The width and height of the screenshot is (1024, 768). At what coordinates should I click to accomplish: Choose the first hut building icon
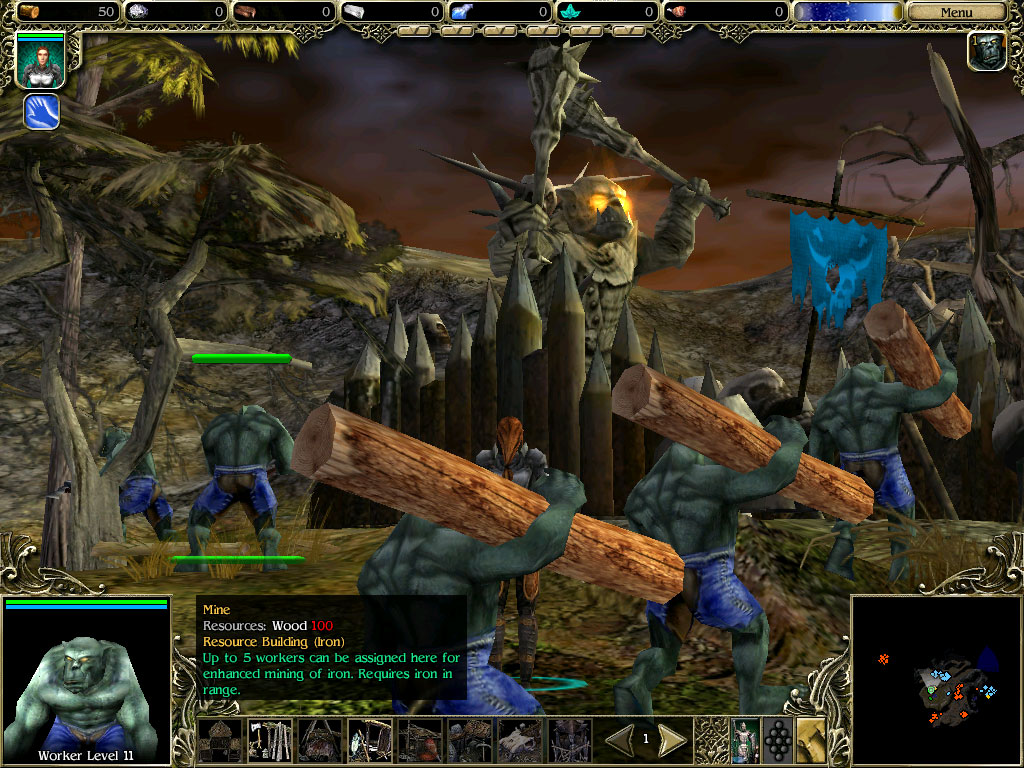click(x=220, y=741)
